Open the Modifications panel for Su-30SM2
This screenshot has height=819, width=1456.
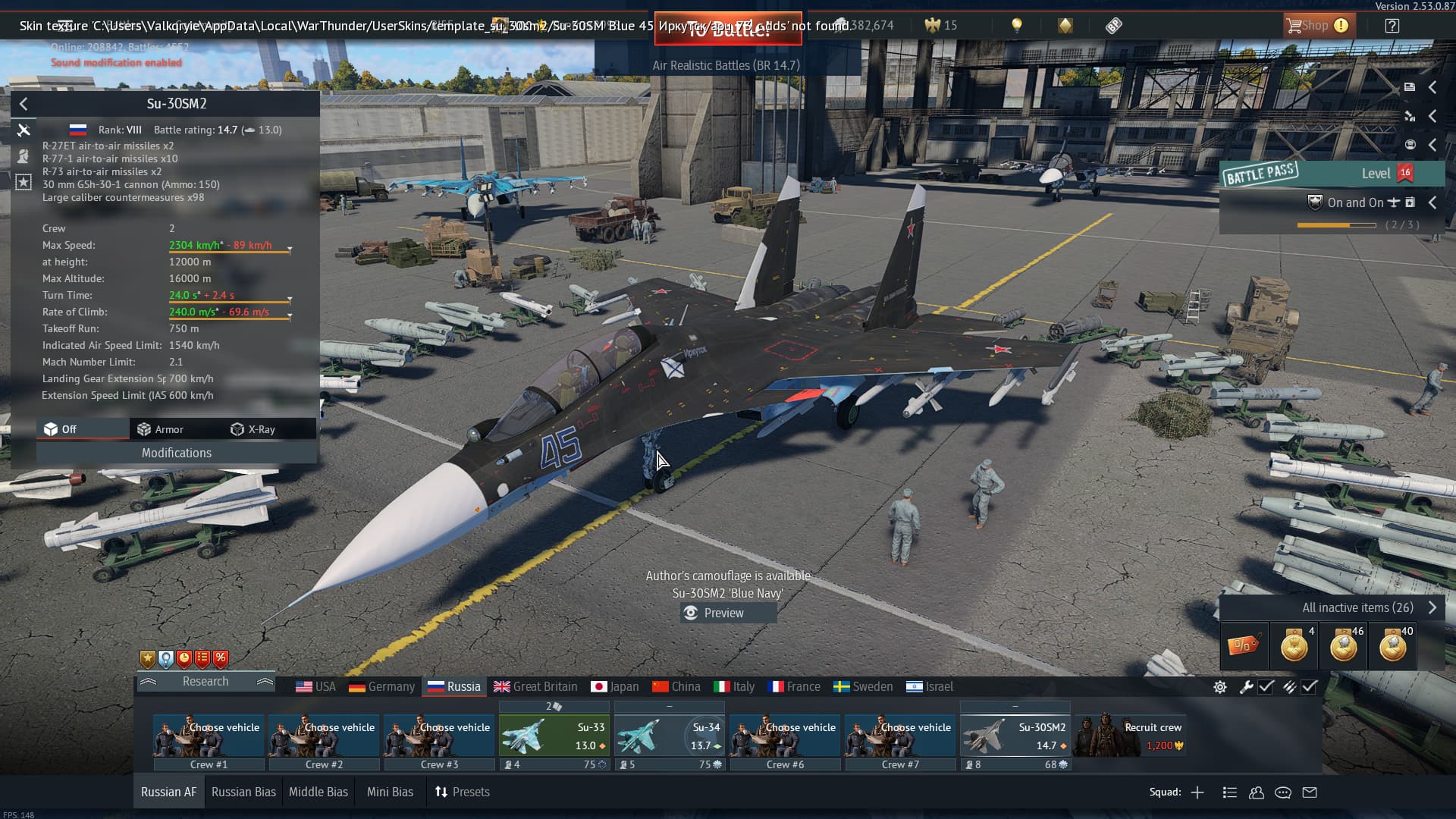tap(176, 453)
